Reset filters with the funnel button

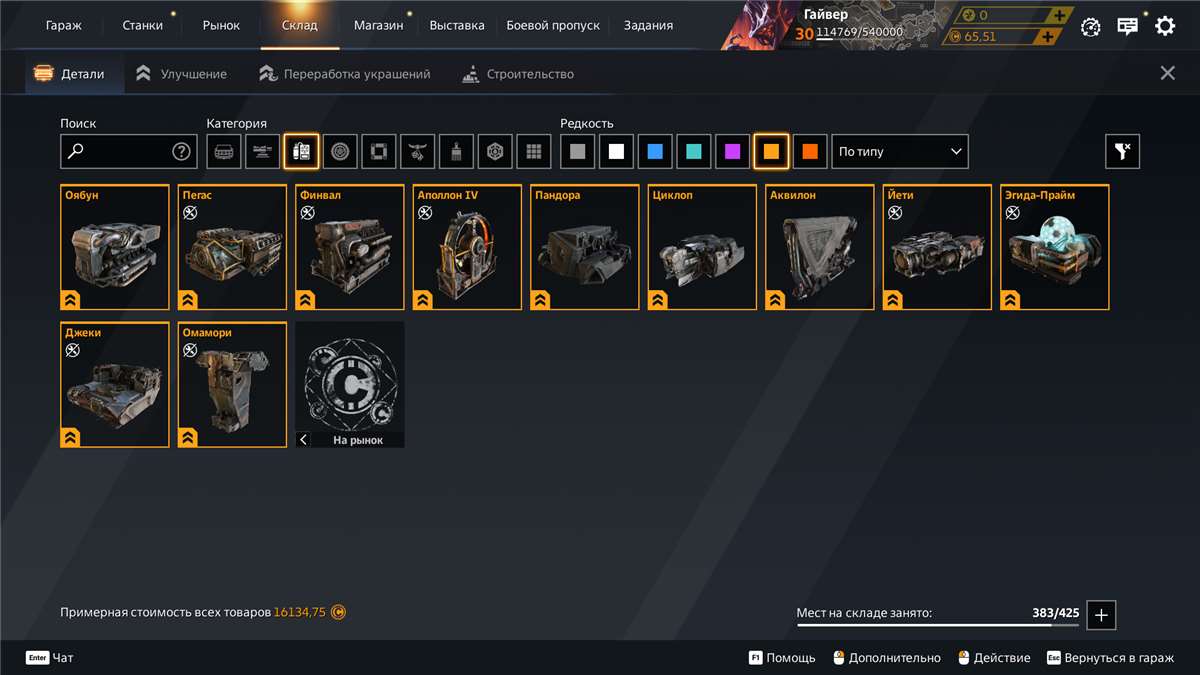[1122, 152]
